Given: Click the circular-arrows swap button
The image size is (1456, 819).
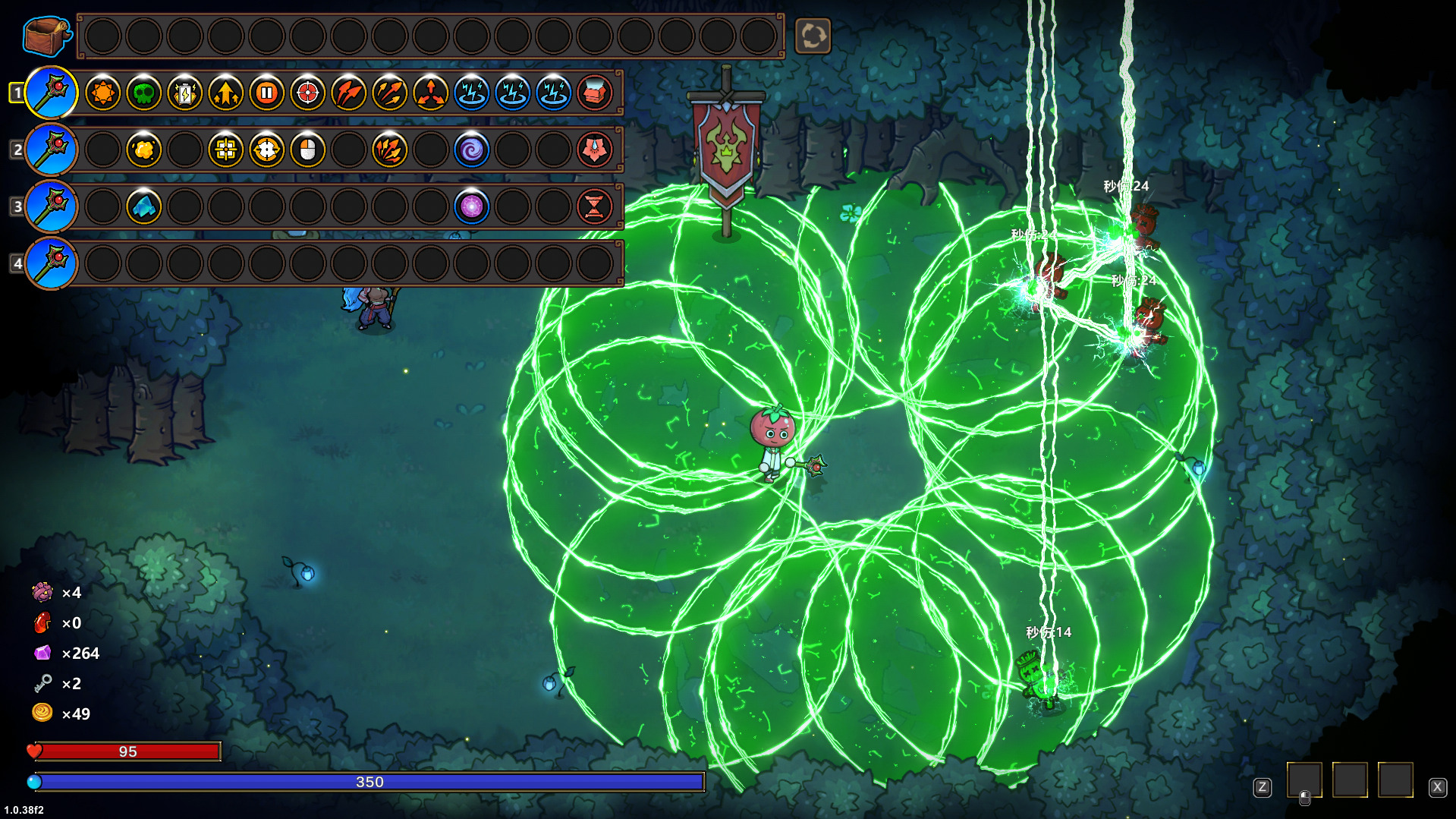Looking at the screenshot, I should click(813, 36).
